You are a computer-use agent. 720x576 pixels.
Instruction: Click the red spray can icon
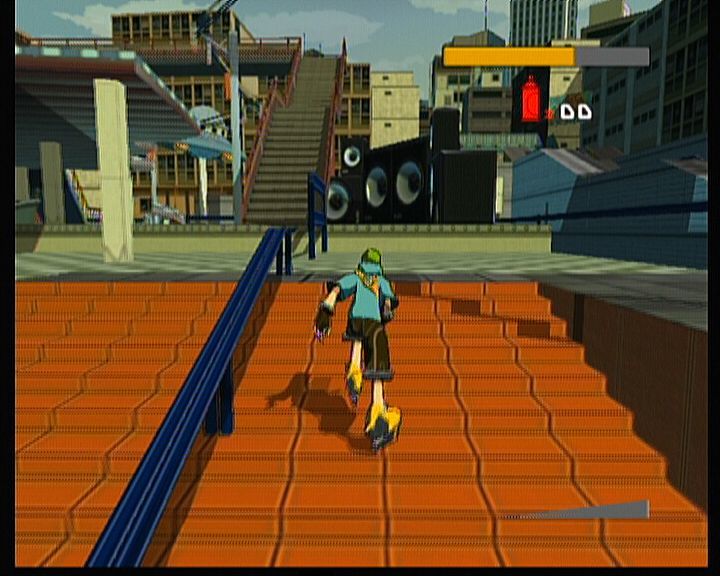[x=530, y=100]
